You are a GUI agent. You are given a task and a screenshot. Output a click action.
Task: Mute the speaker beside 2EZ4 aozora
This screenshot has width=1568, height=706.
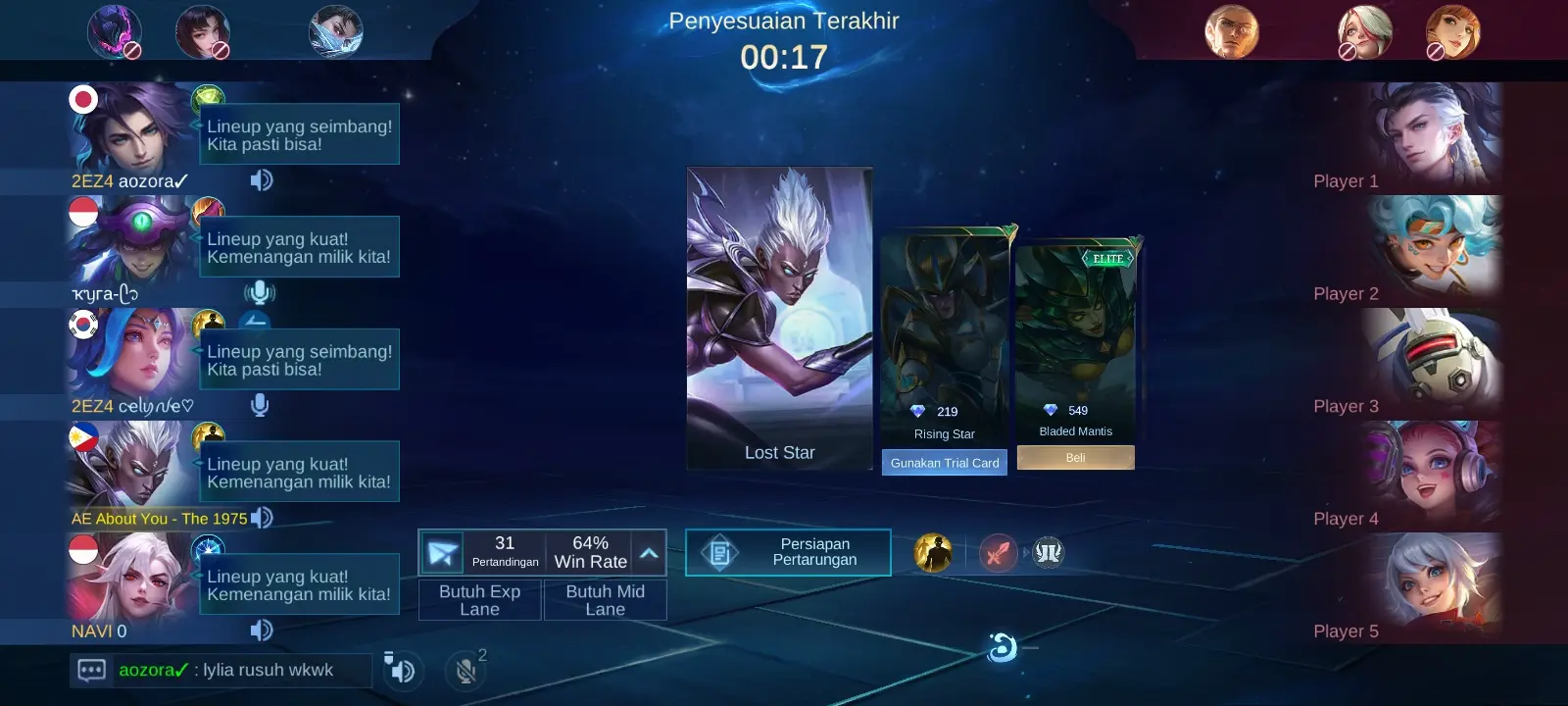point(261,180)
